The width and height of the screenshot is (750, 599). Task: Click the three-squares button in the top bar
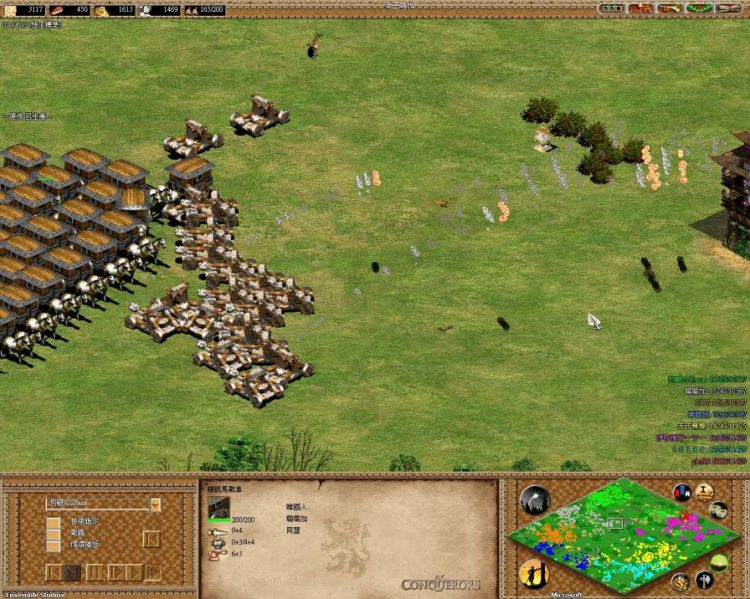[x=610, y=8]
